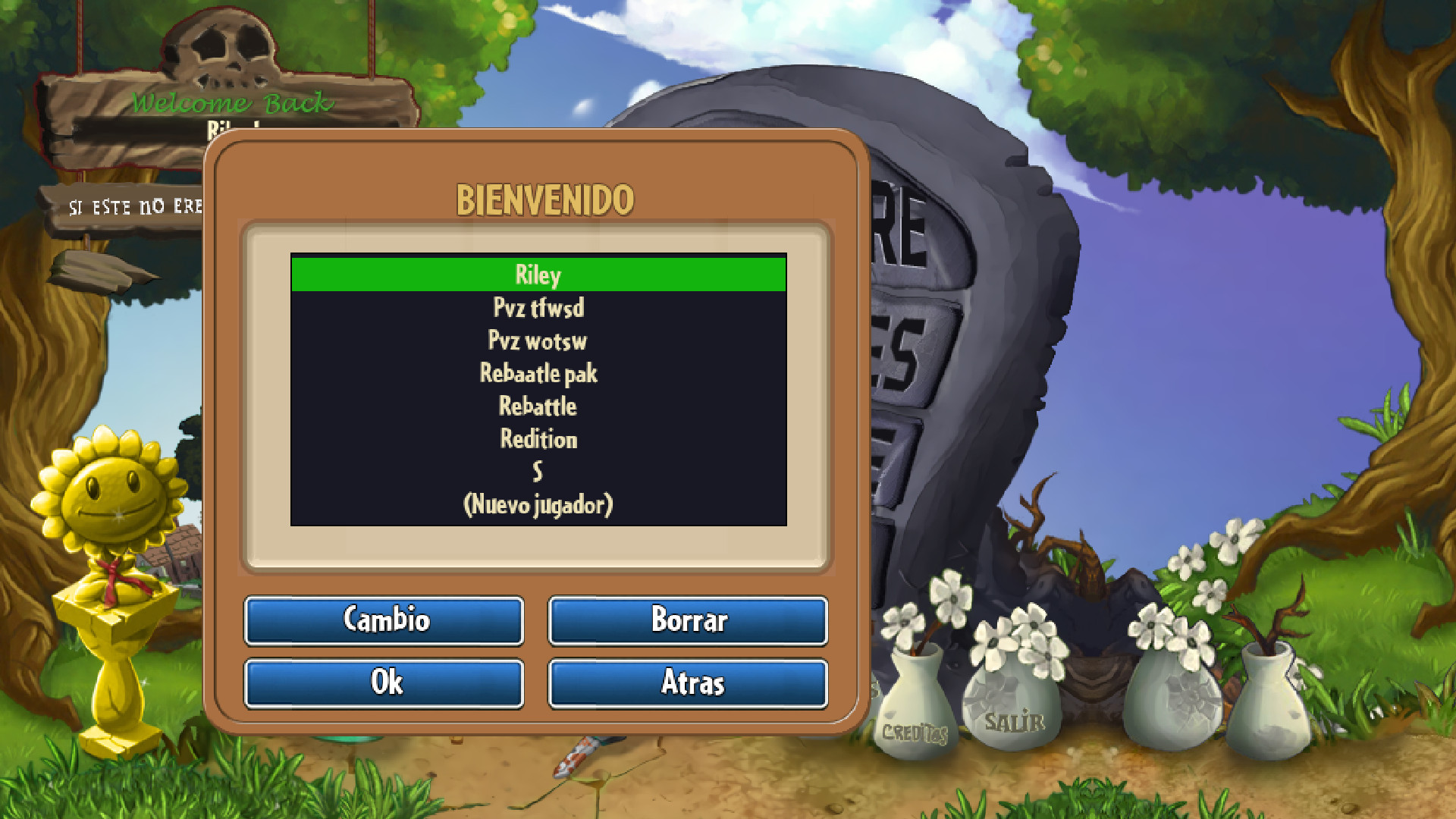Quit the game via the SALIR vase
Viewport: 1456px width, 819px height.
(x=1014, y=709)
